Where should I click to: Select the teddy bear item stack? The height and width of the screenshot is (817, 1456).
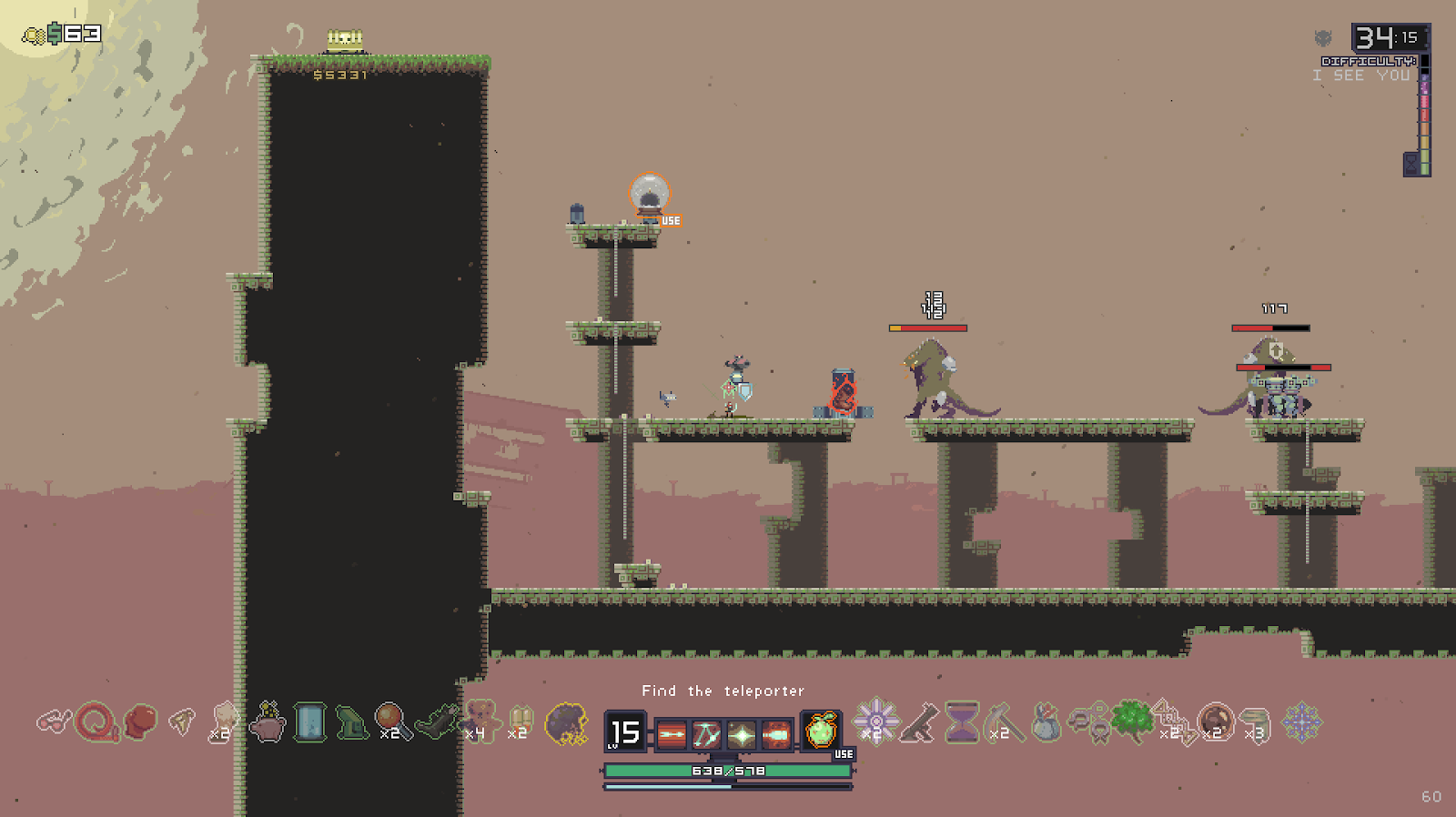pos(480,721)
